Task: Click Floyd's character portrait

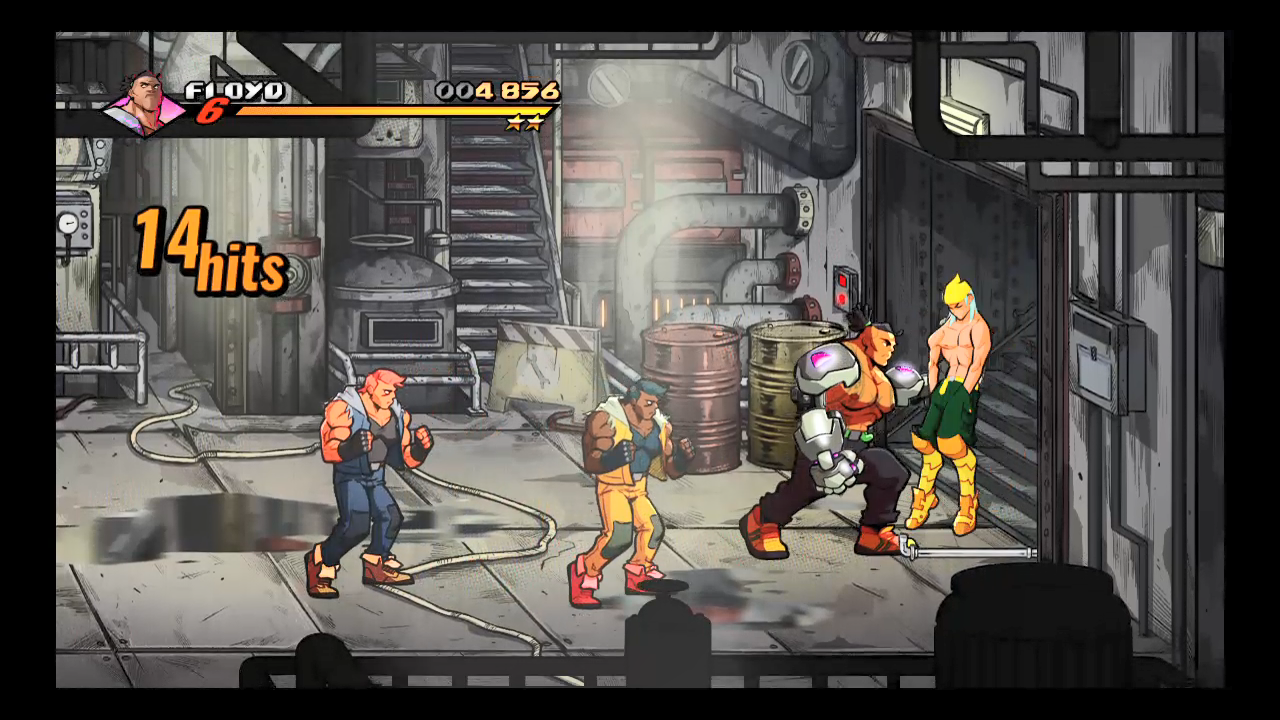Action: (x=146, y=103)
